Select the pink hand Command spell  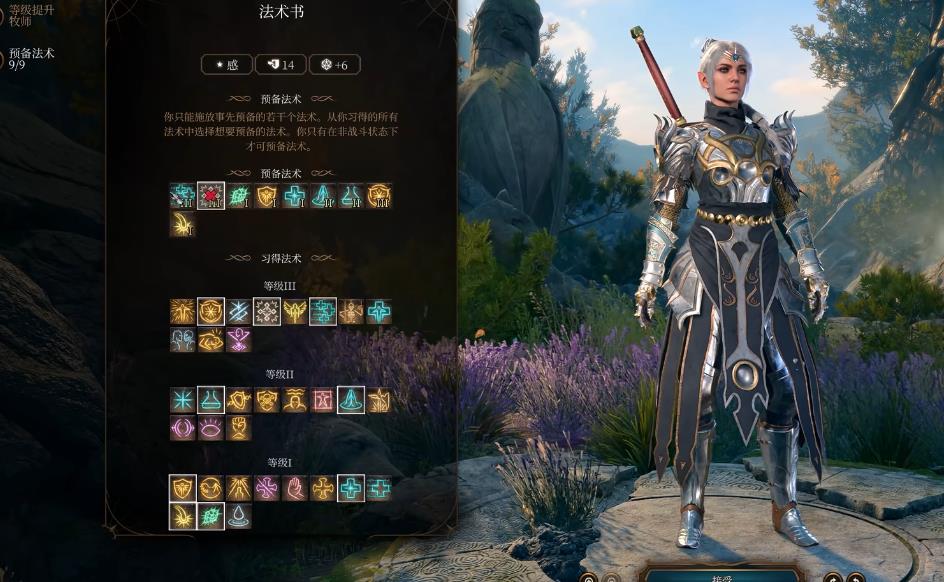(x=294, y=488)
